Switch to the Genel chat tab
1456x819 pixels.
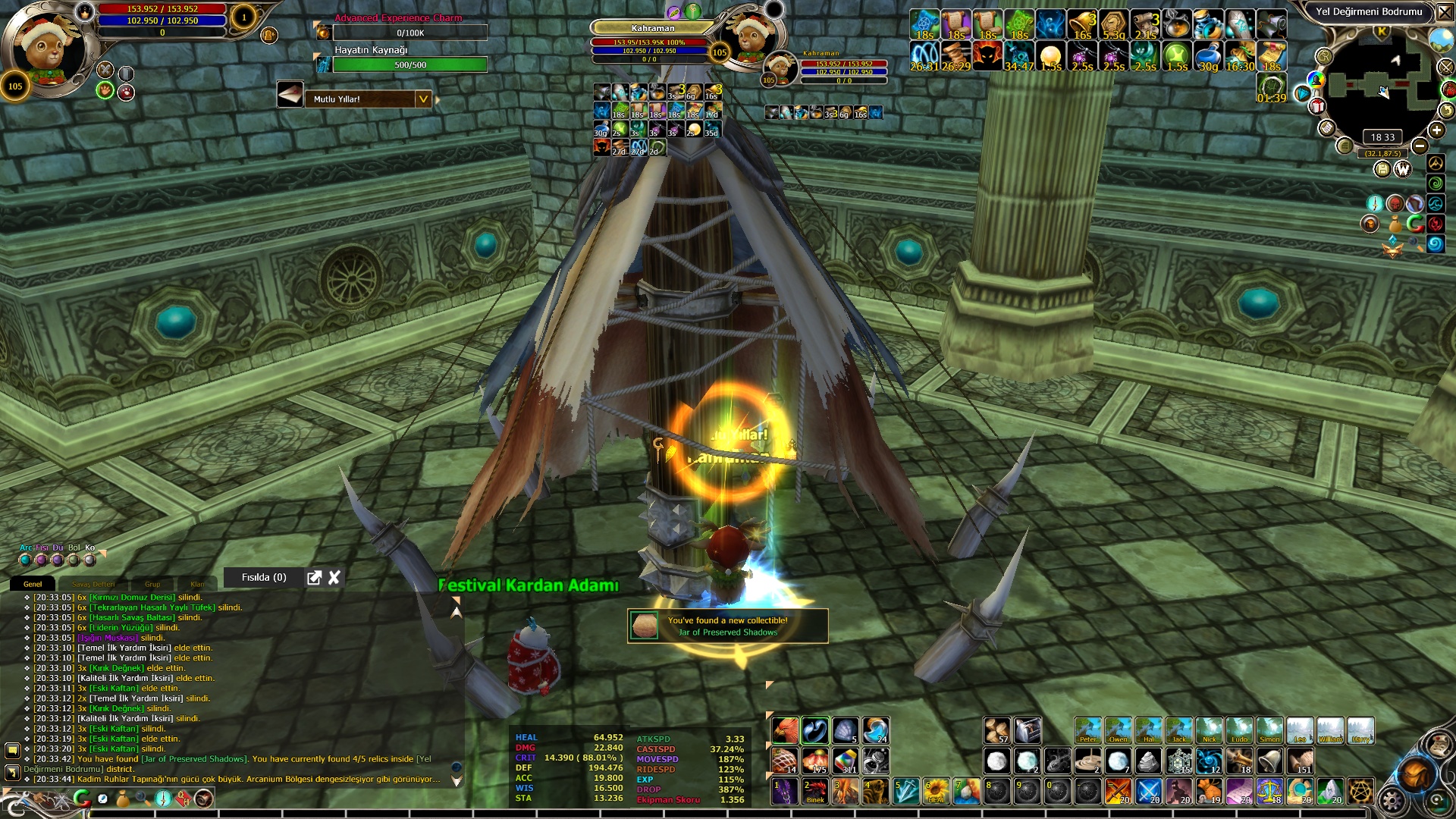33,584
